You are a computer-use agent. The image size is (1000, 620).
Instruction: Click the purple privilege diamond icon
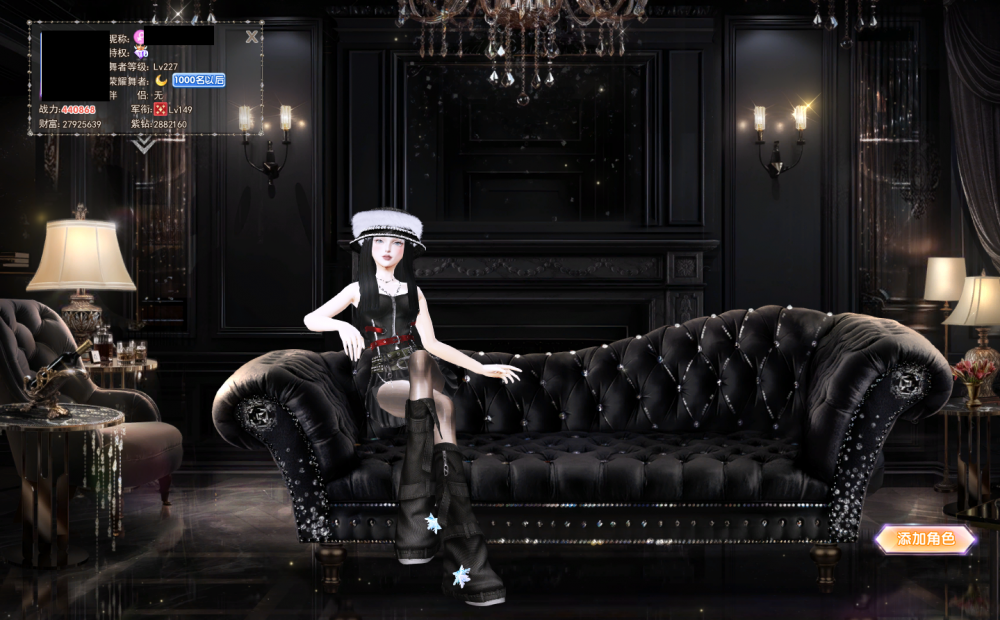click(x=141, y=52)
